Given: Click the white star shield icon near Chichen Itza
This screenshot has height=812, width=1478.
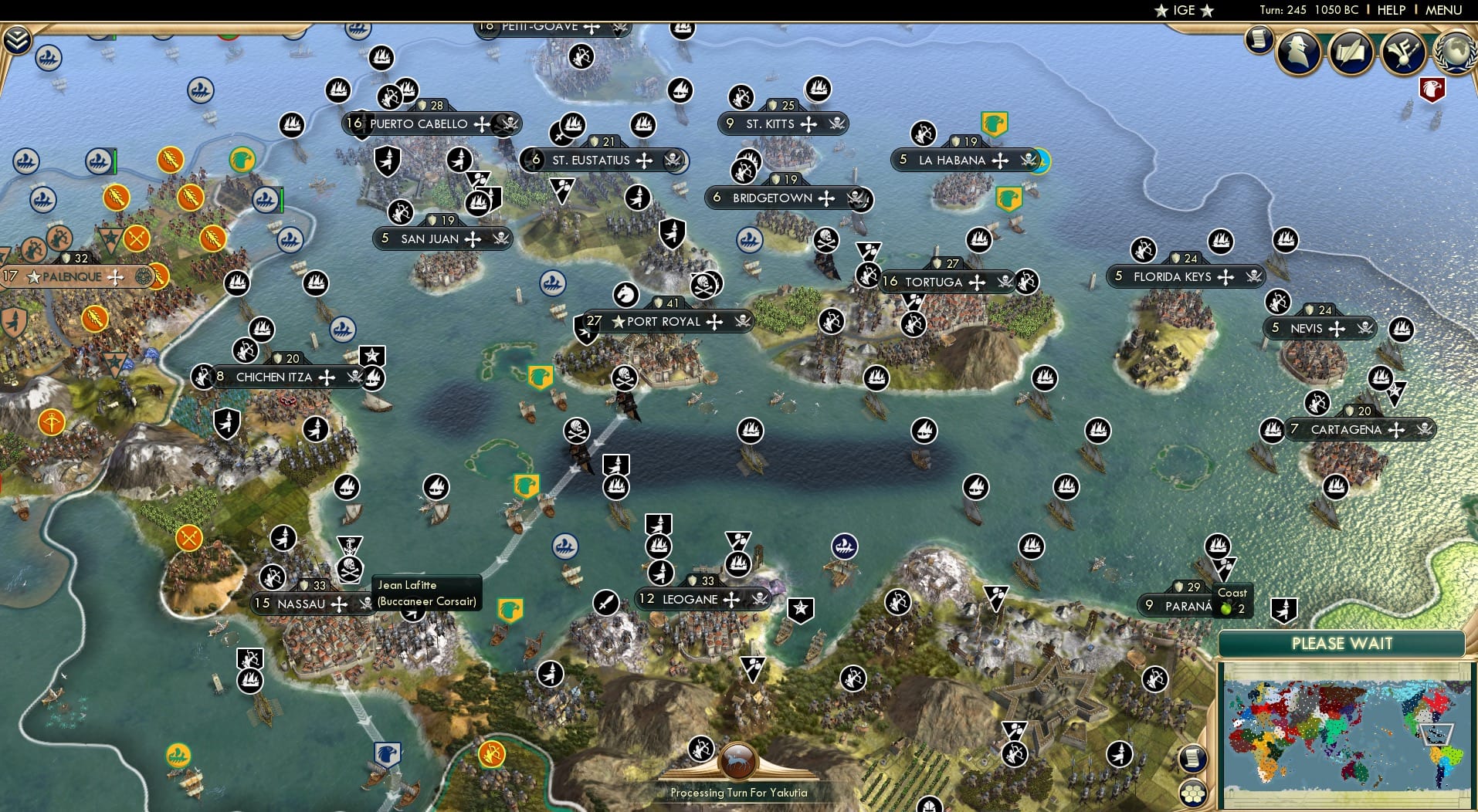Looking at the screenshot, I should click(372, 357).
